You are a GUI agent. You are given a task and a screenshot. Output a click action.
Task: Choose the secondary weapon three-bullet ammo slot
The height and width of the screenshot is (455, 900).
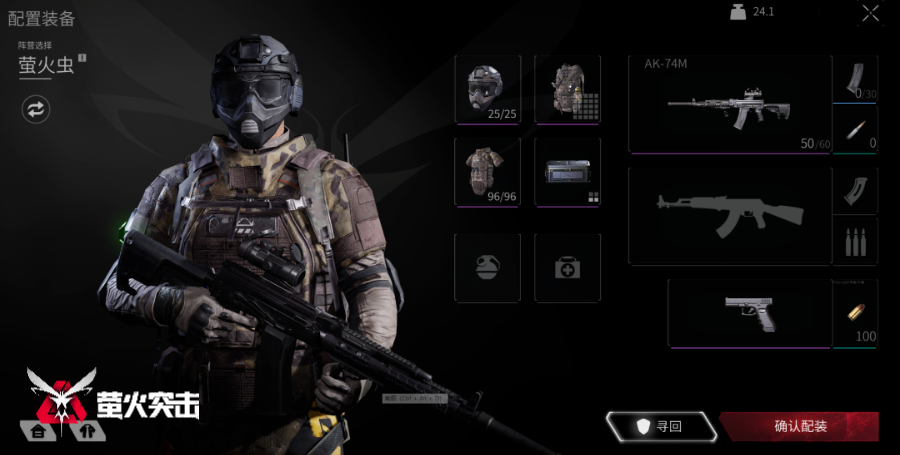[855, 241]
